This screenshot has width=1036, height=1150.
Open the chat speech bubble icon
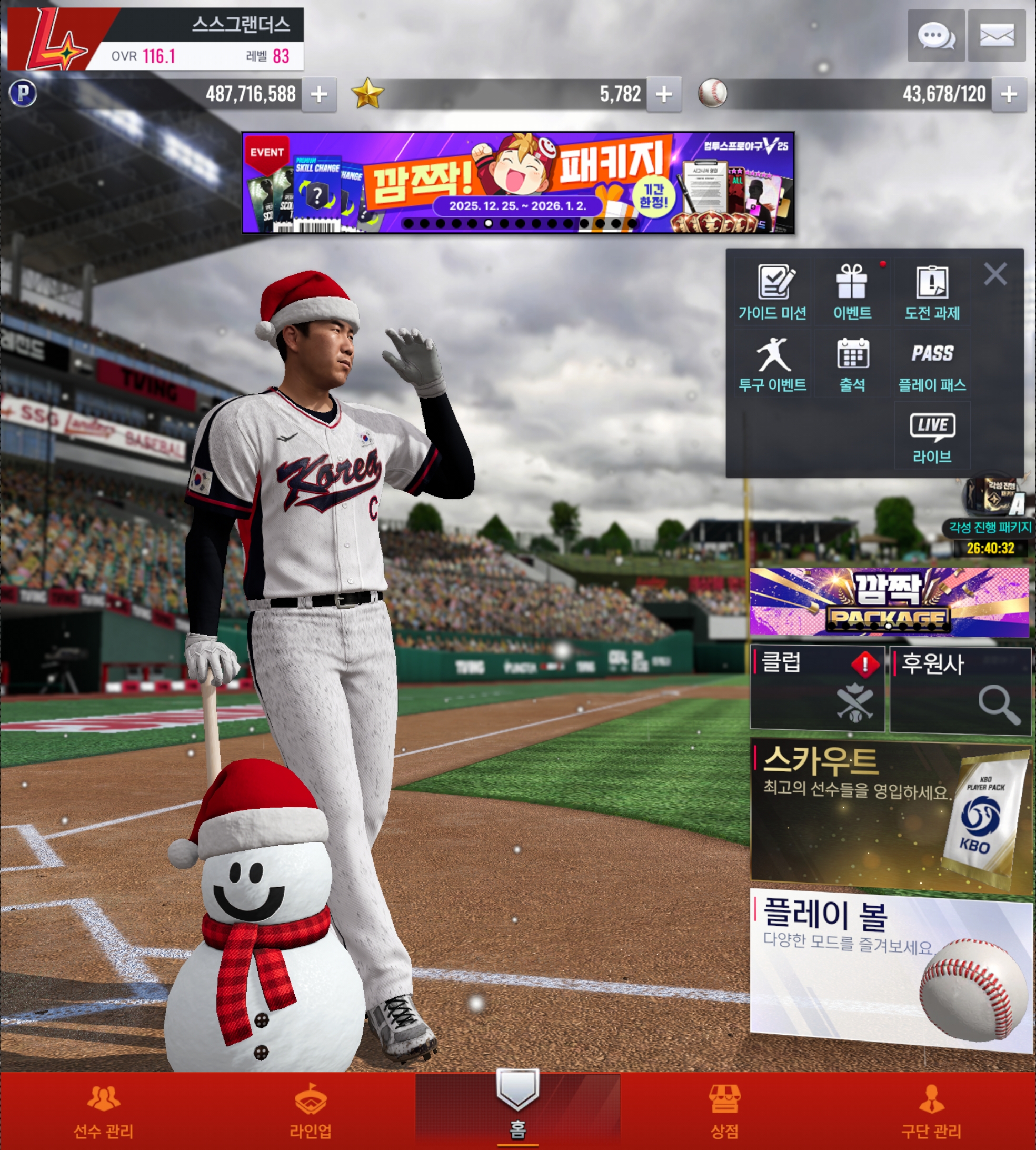(x=936, y=36)
